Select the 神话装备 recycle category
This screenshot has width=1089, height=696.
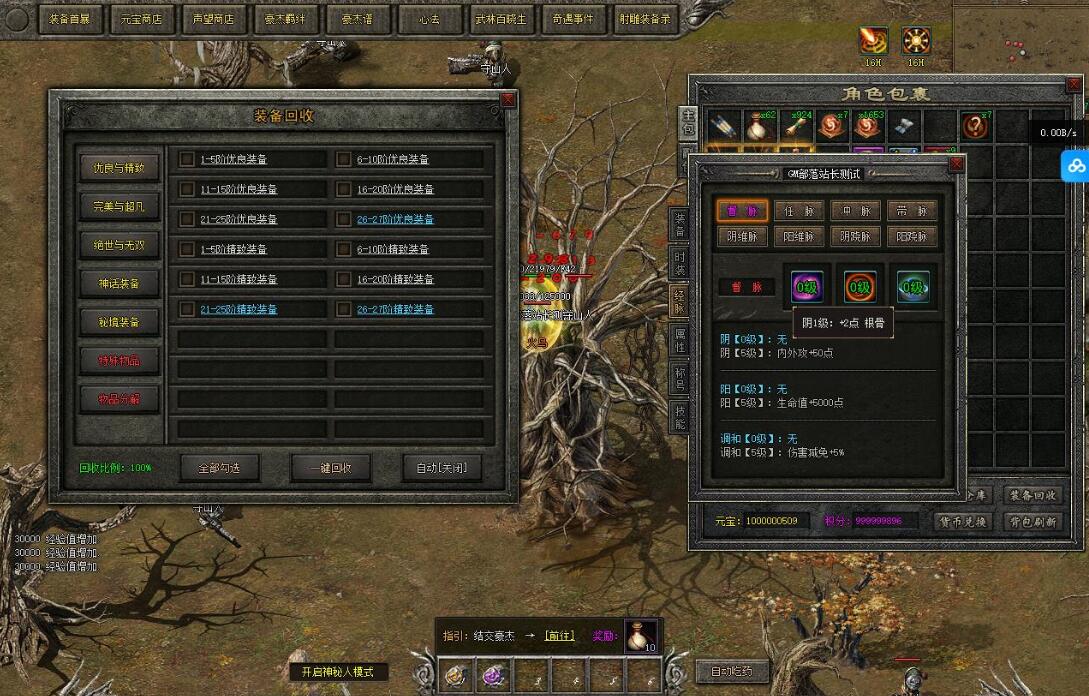(x=119, y=284)
